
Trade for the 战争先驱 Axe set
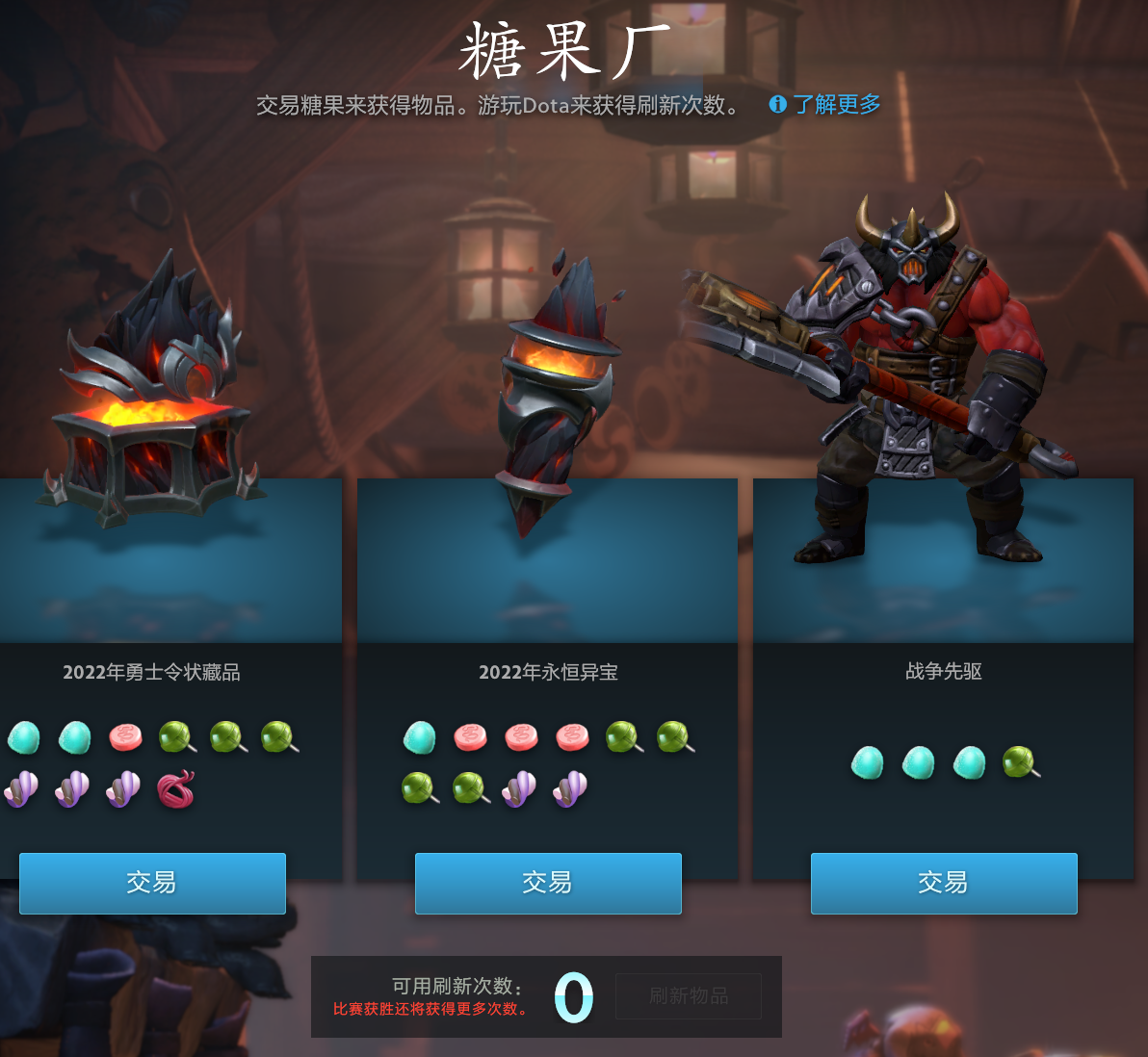944,883
